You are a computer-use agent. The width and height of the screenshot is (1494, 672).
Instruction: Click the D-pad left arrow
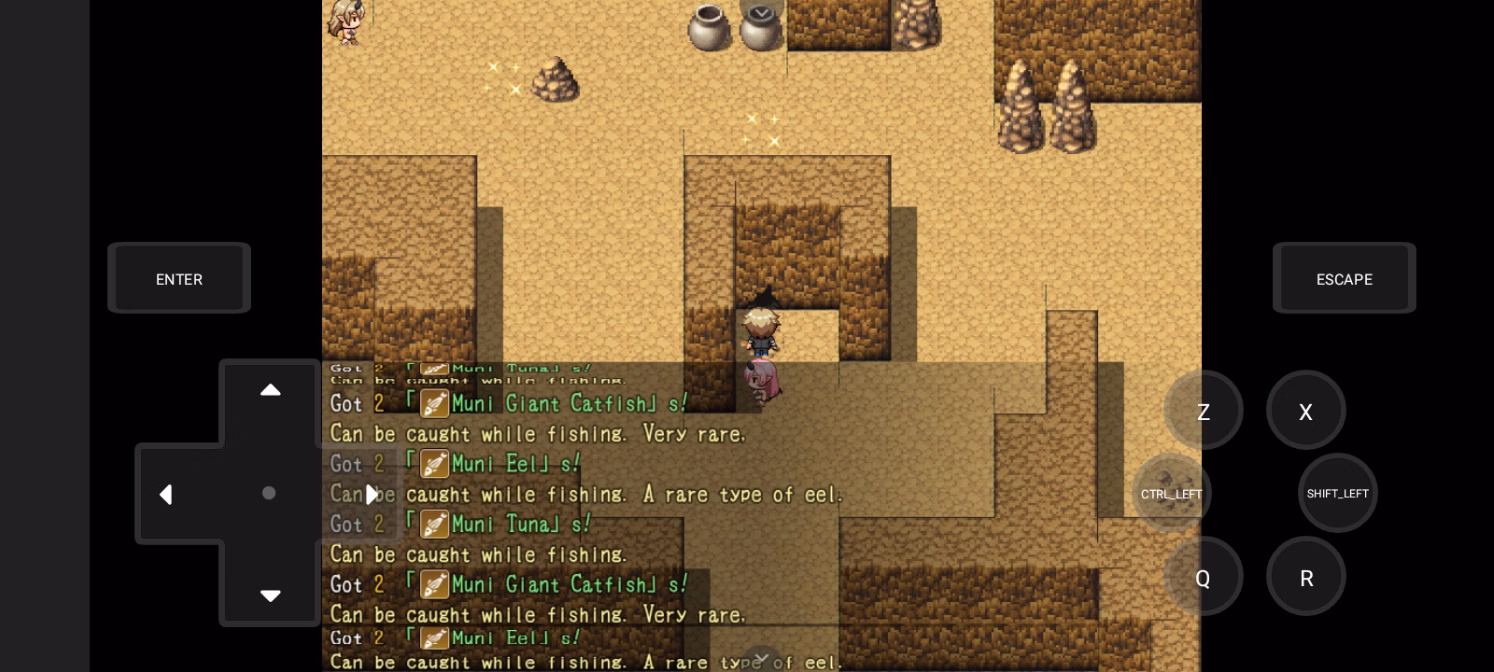tap(166, 494)
